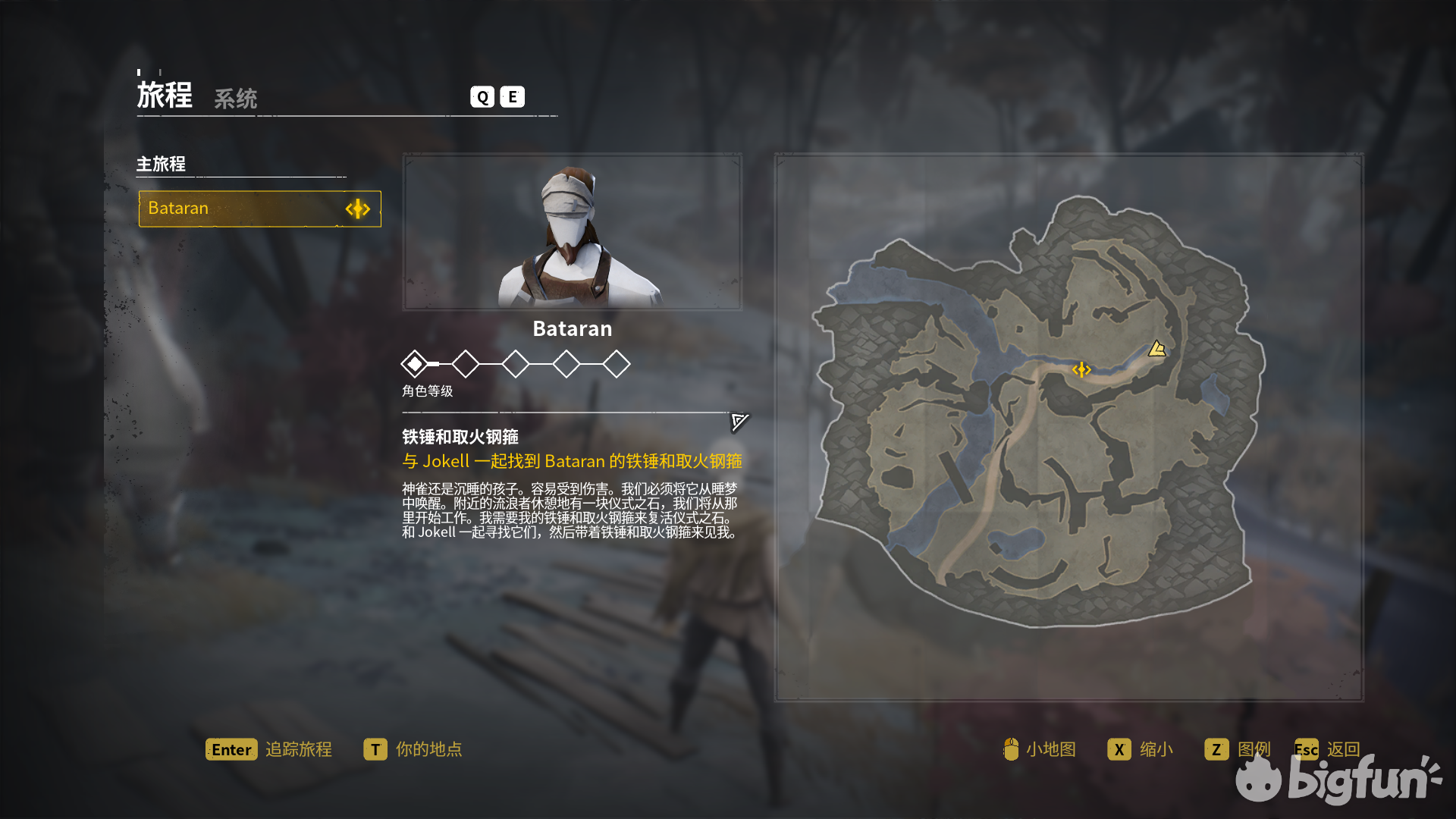Click the yellow camp marker icon on the map

(1156, 349)
